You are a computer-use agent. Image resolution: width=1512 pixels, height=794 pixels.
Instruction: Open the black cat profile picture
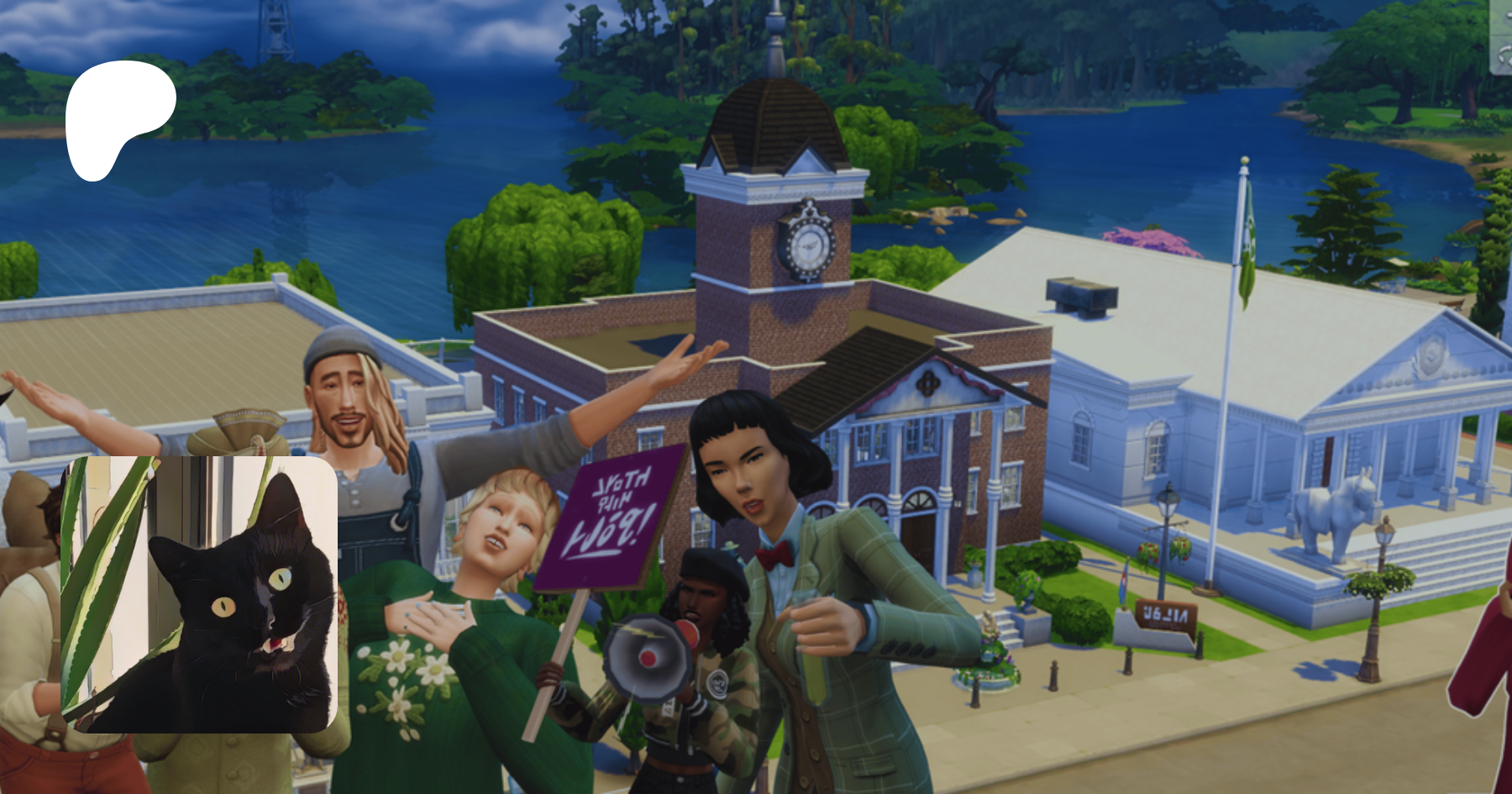[x=199, y=594]
